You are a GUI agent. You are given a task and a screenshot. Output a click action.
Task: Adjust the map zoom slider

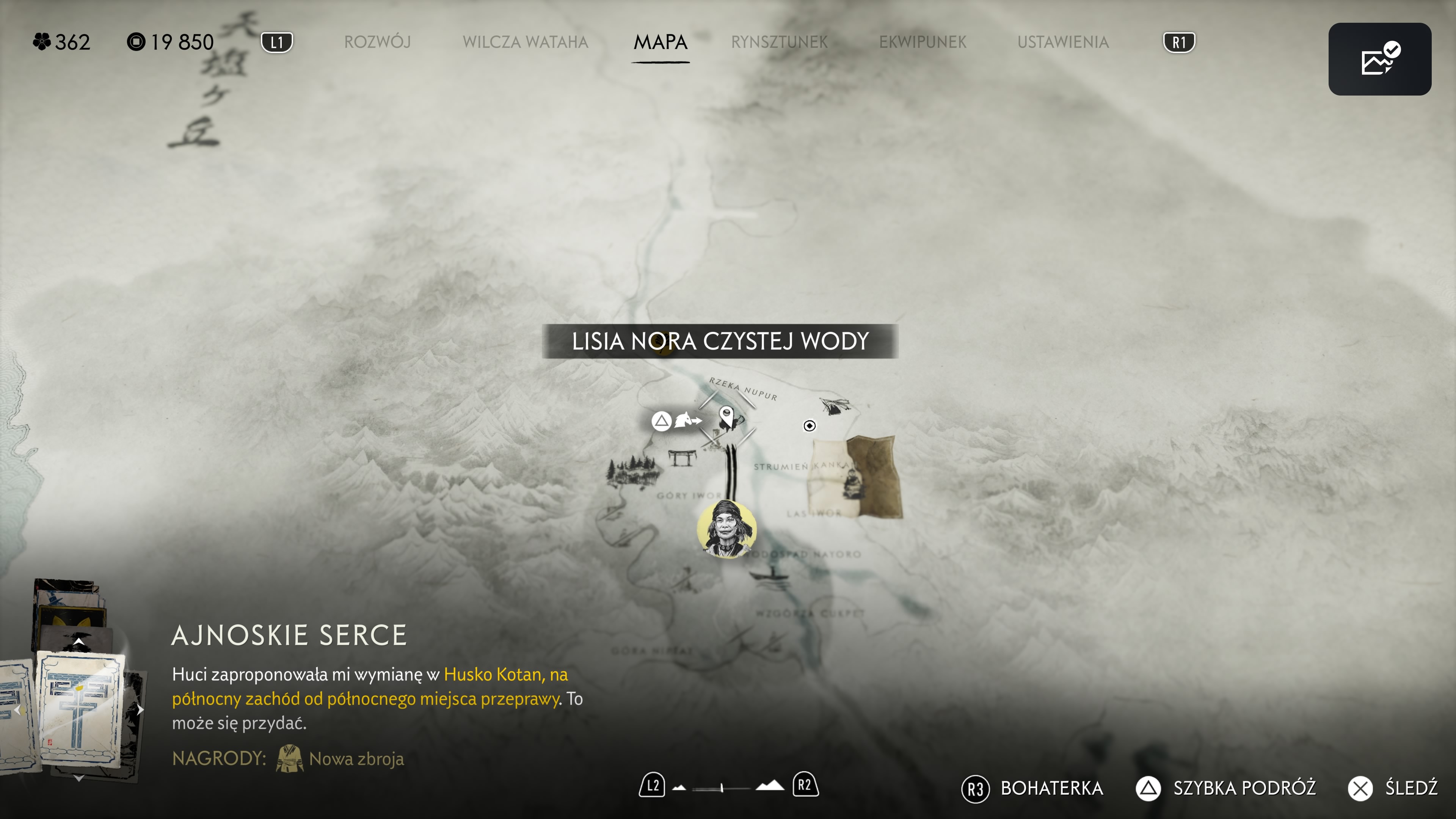pos(722,788)
